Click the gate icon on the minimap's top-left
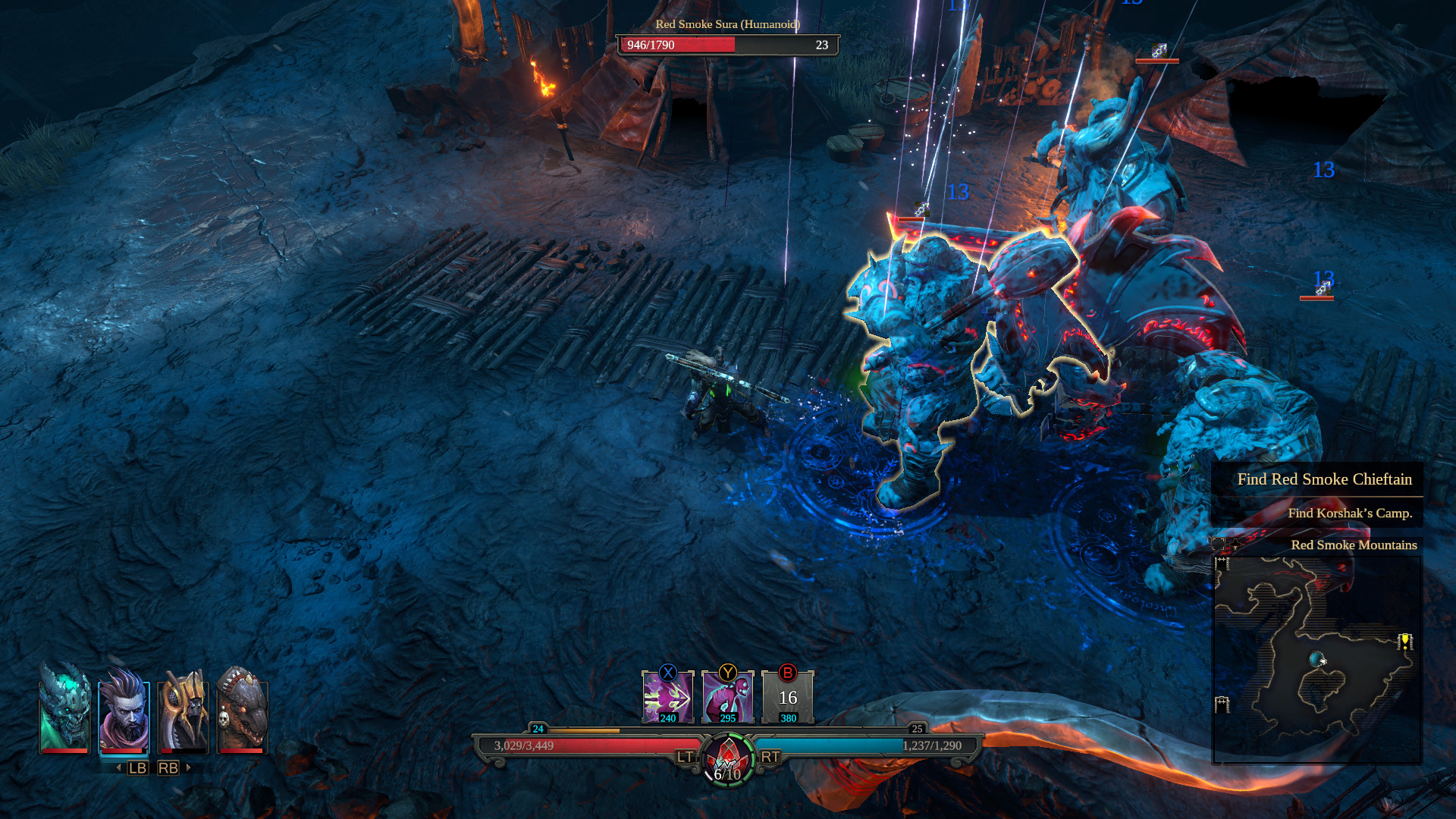Viewport: 1456px width, 819px height. coord(1222,563)
